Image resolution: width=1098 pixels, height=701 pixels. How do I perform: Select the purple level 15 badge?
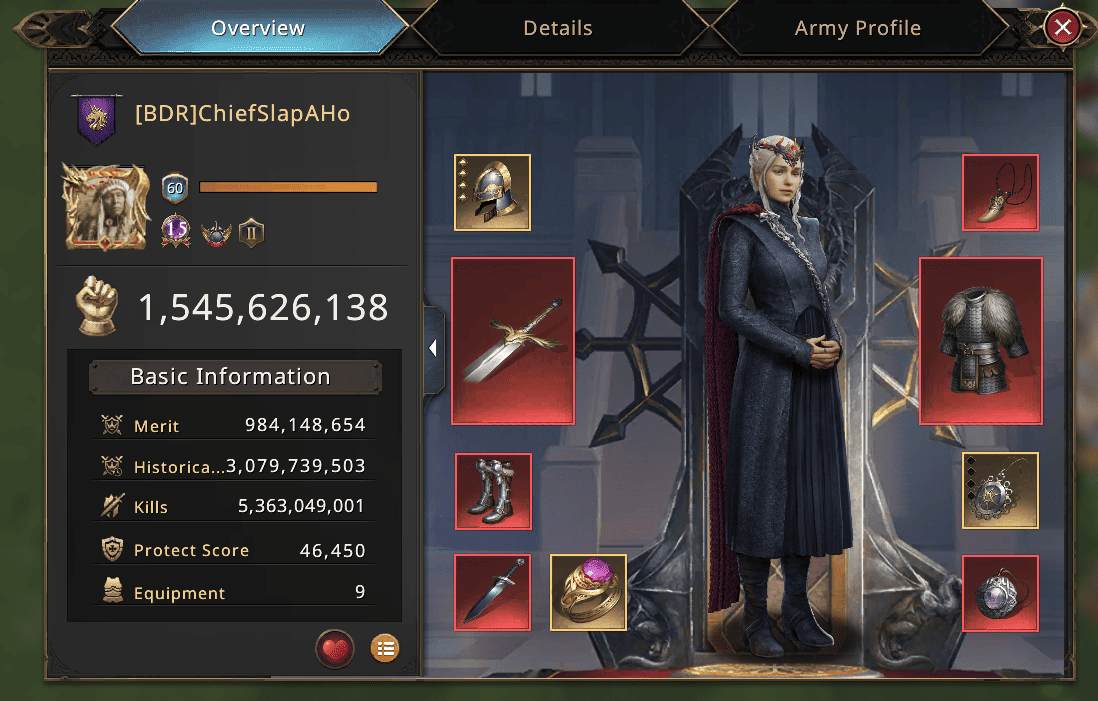click(176, 230)
